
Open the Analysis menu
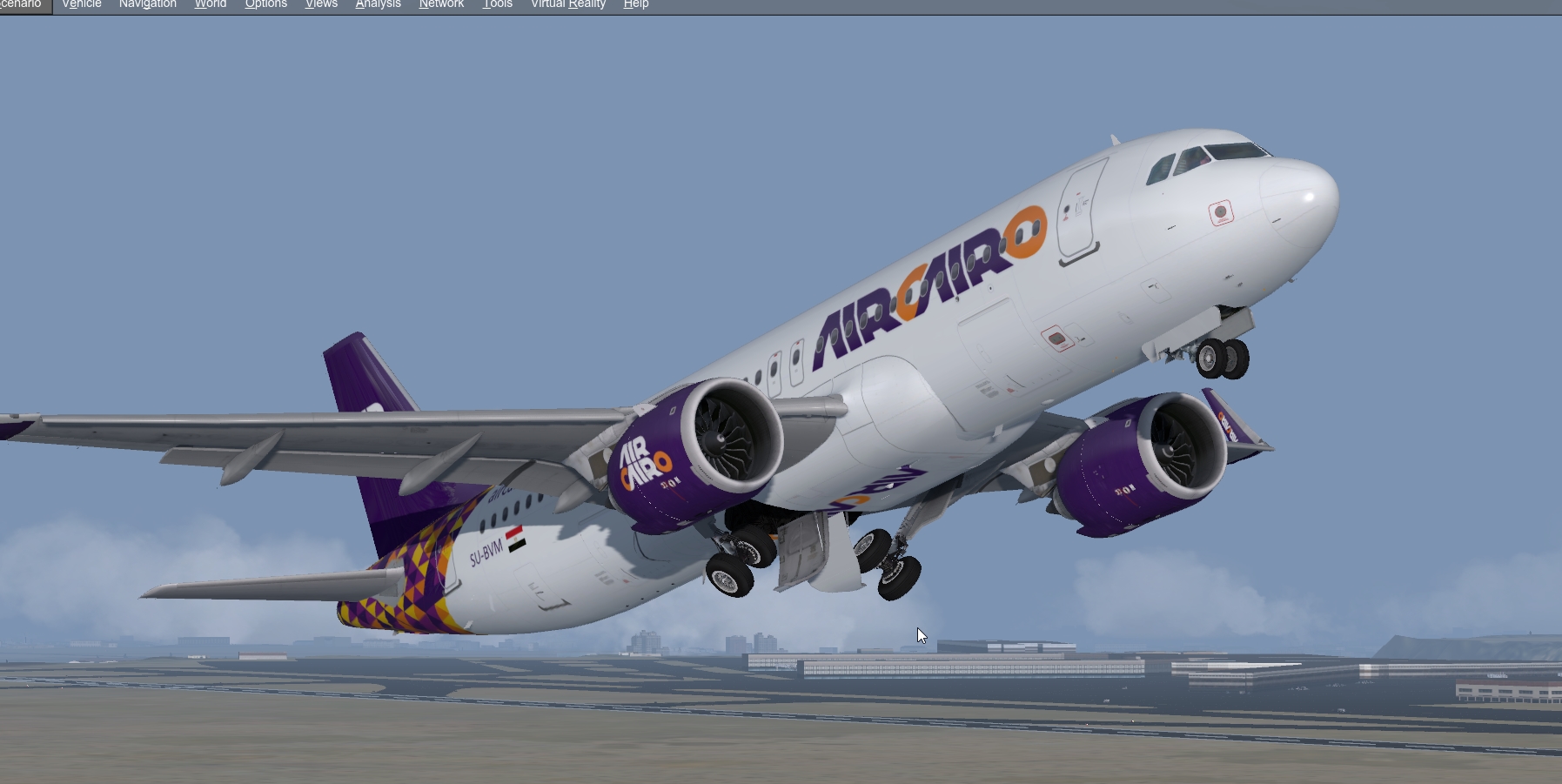[x=377, y=4]
